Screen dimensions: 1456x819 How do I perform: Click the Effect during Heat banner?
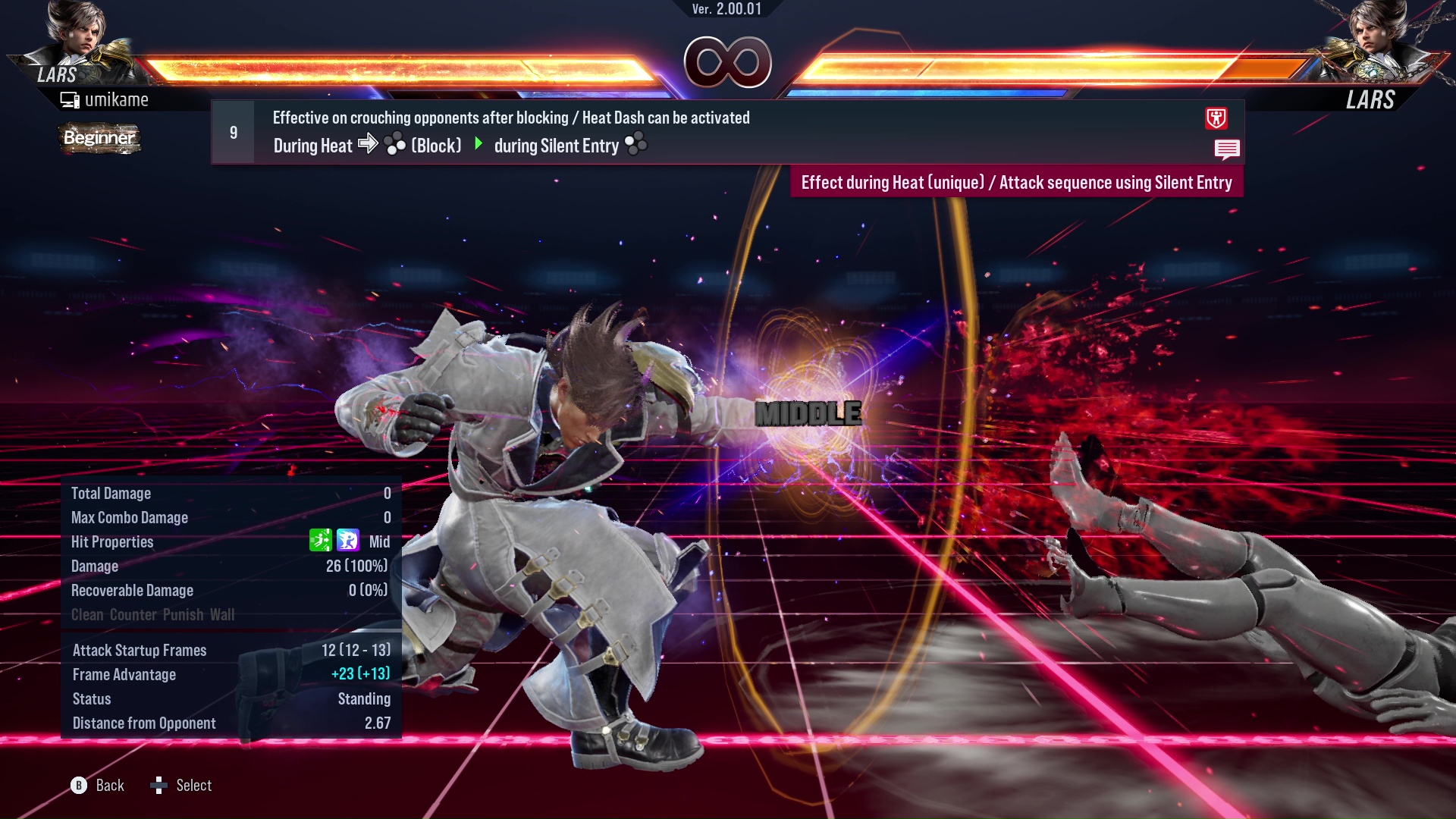point(1017,182)
